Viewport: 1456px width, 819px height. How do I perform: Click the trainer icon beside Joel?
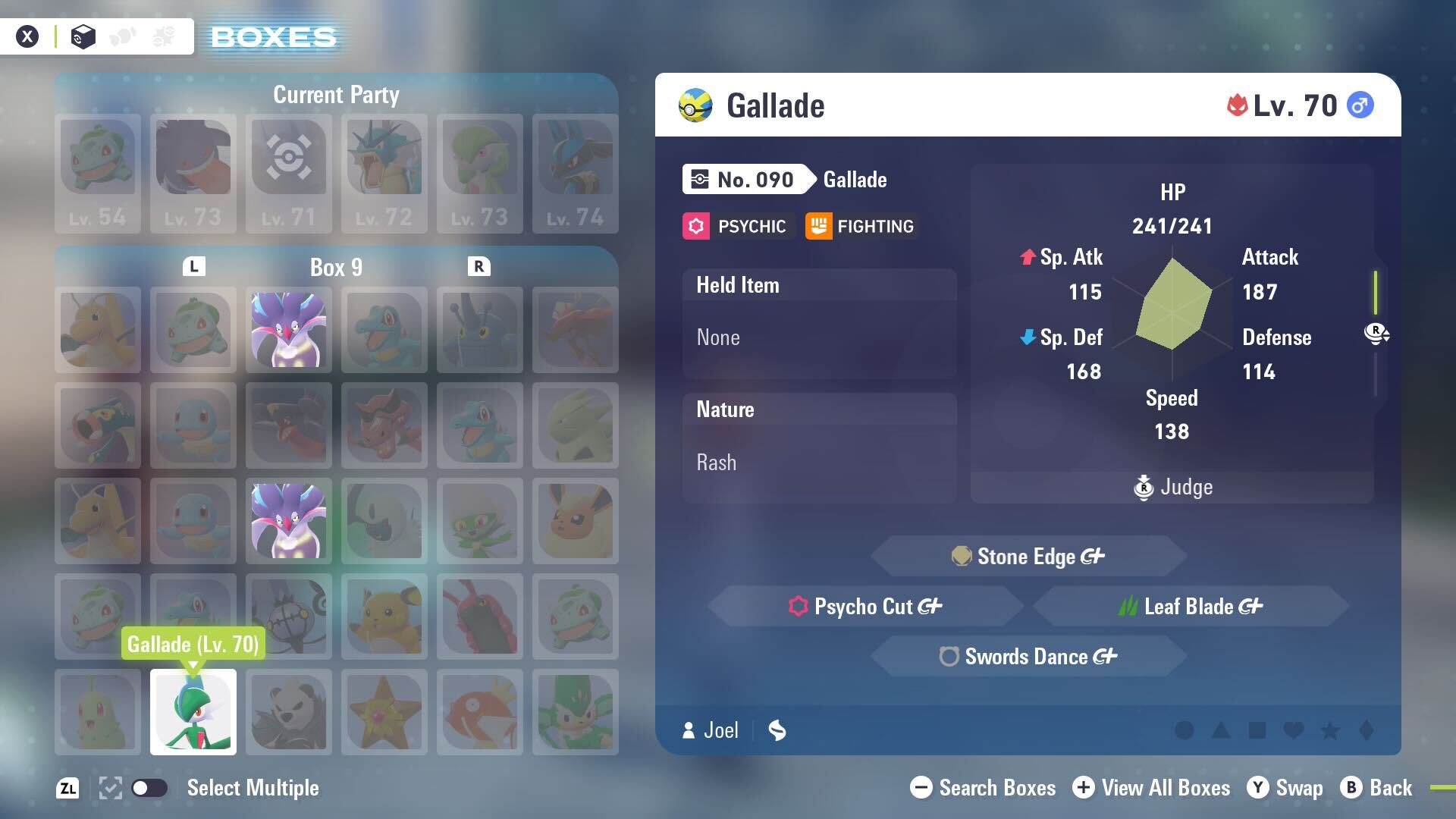point(689,730)
